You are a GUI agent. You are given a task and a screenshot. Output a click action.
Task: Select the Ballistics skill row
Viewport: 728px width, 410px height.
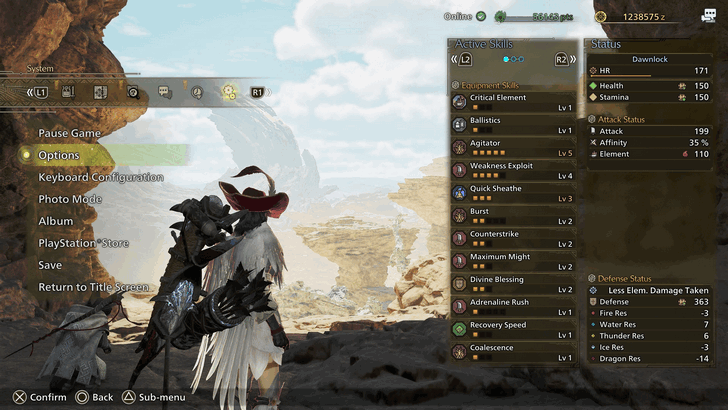click(513, 125)
